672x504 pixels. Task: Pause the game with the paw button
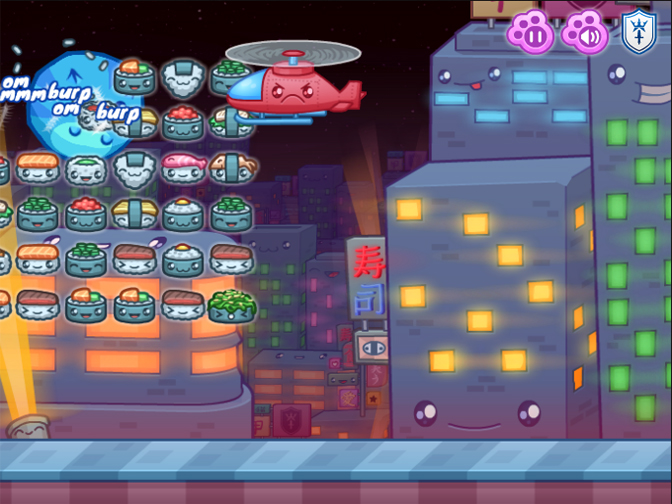click(x=531, y=31)
